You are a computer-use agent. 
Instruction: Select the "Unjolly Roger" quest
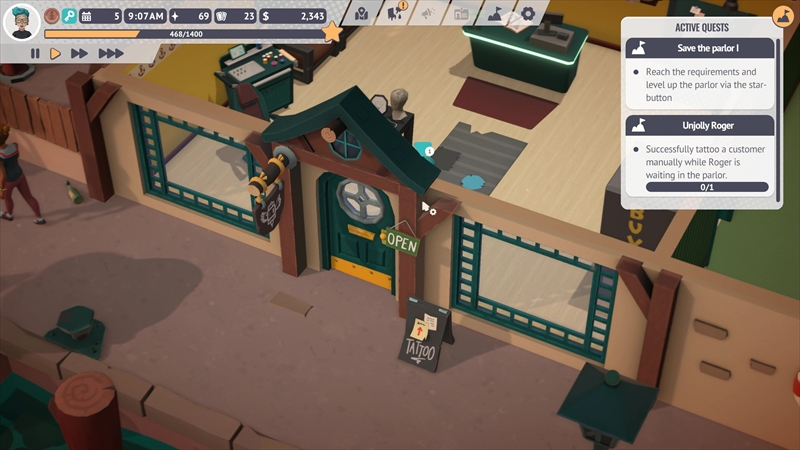[700, 125]
